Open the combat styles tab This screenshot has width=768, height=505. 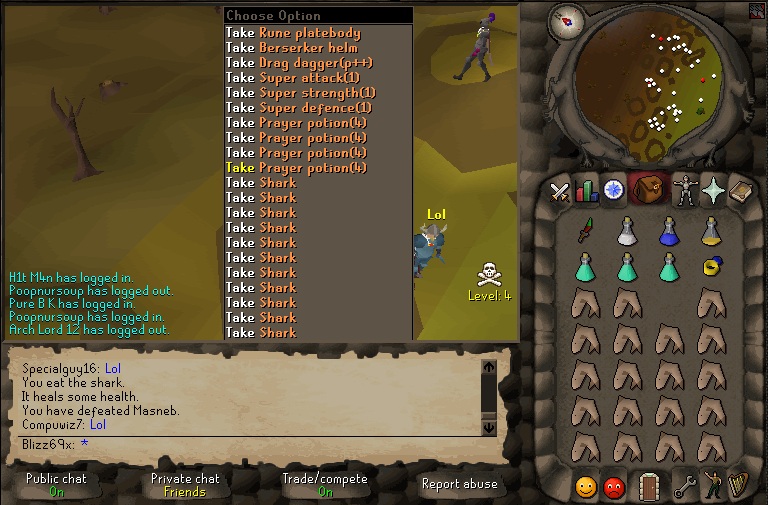[560, 190]
